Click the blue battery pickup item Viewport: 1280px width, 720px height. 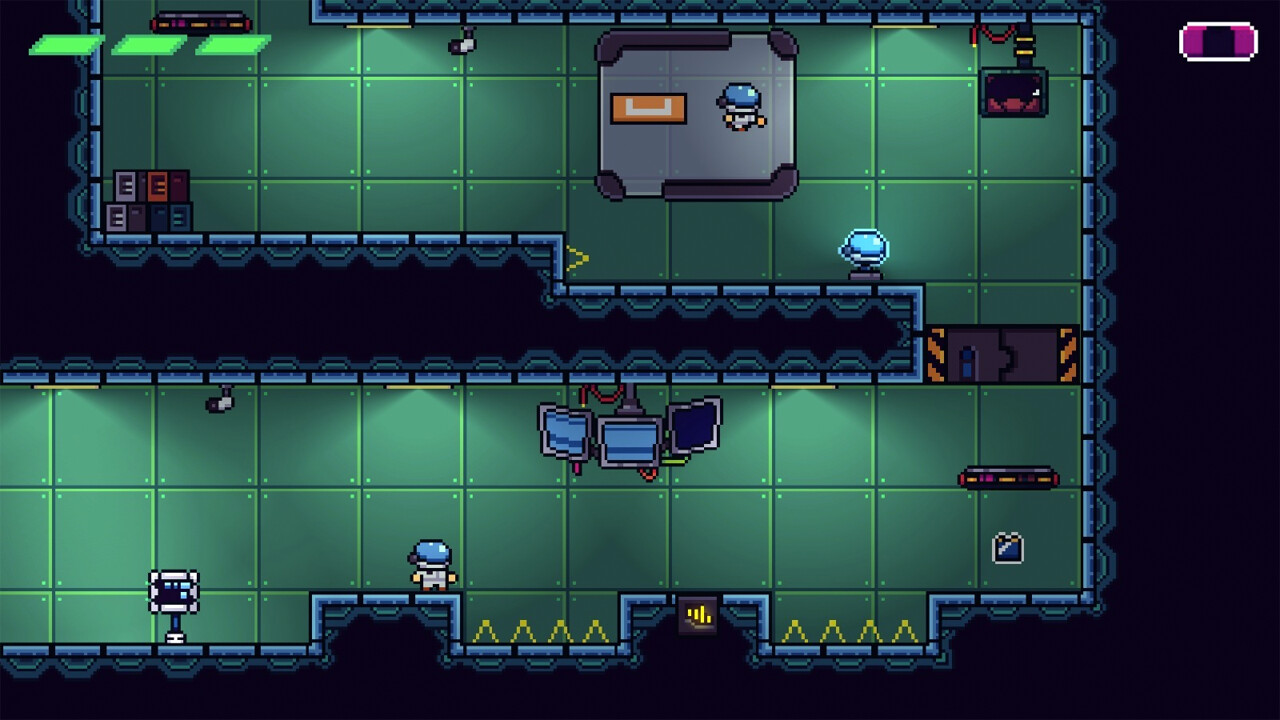pos(1007,546)
